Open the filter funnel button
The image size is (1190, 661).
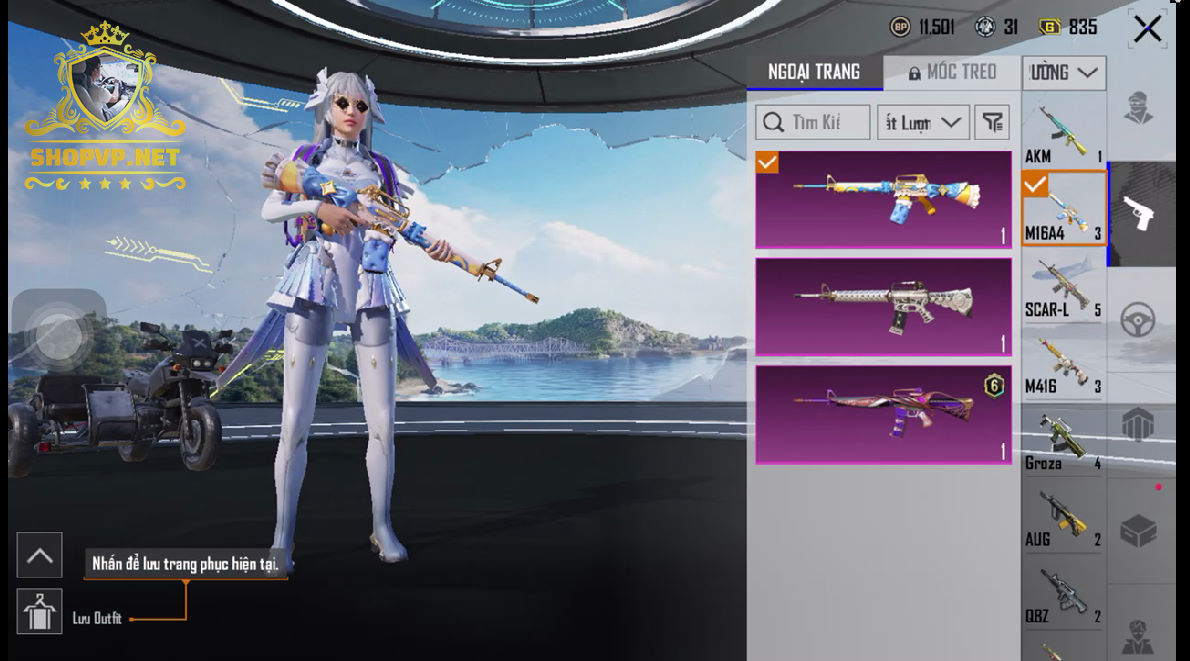[992, 122]
